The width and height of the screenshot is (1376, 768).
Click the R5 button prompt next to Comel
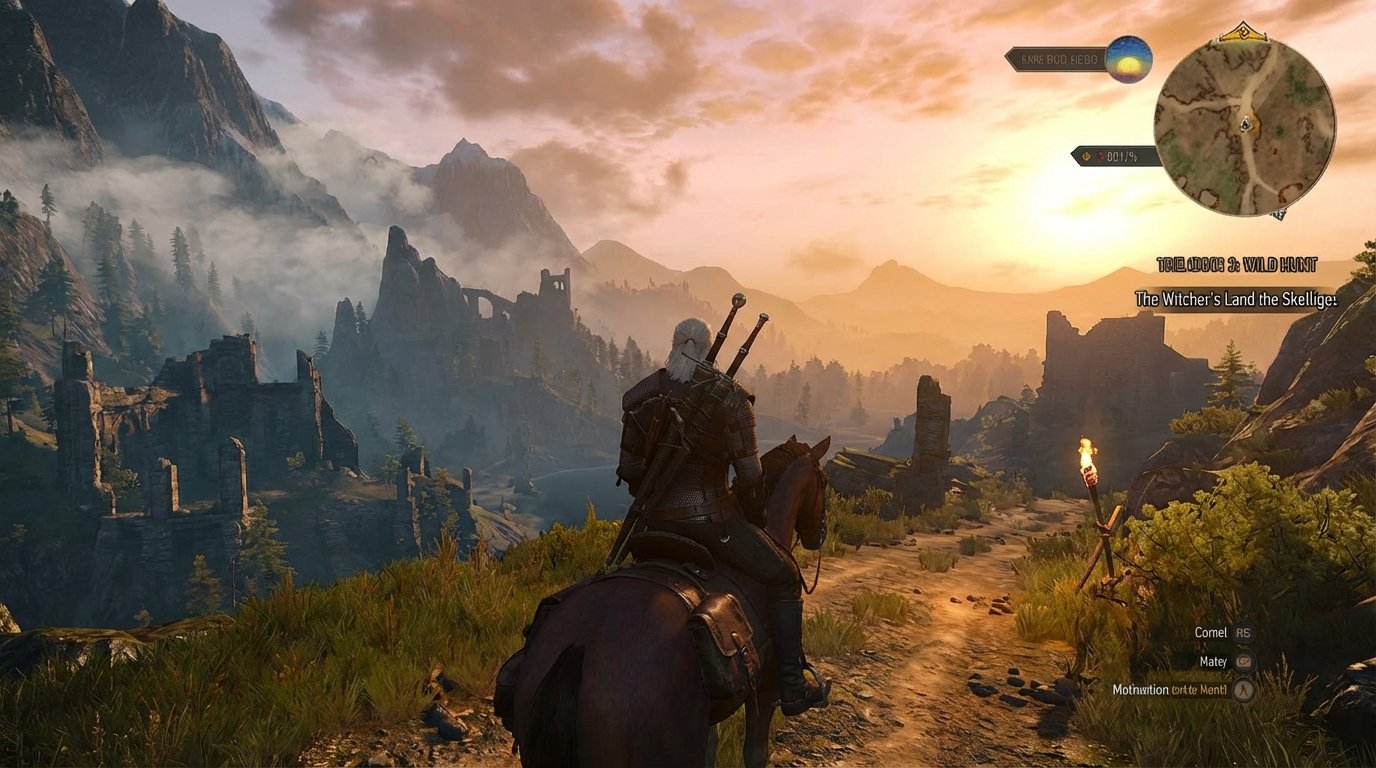(x=1245, y=633)
